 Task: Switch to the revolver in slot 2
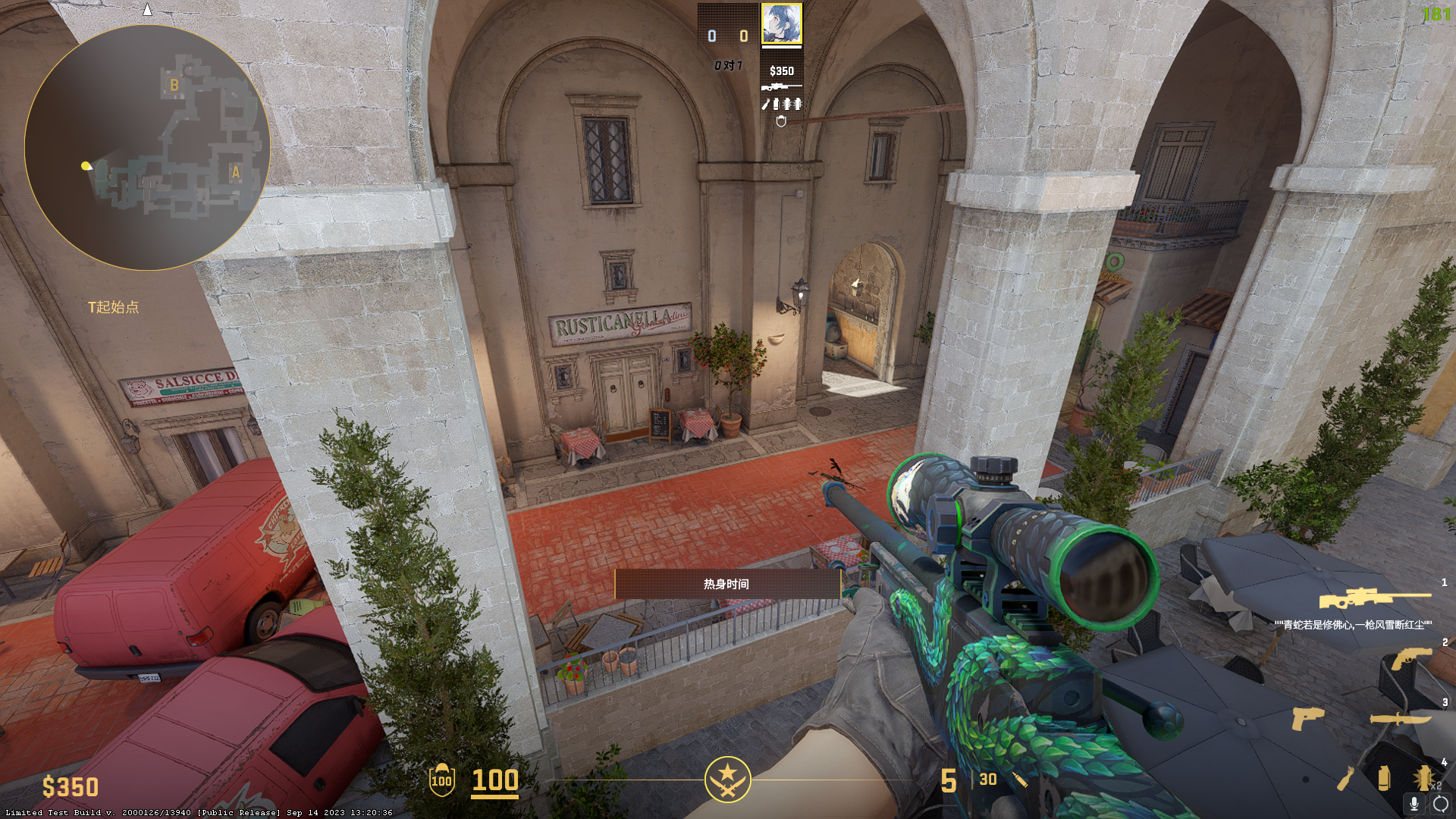click(x=1410, y=658)
